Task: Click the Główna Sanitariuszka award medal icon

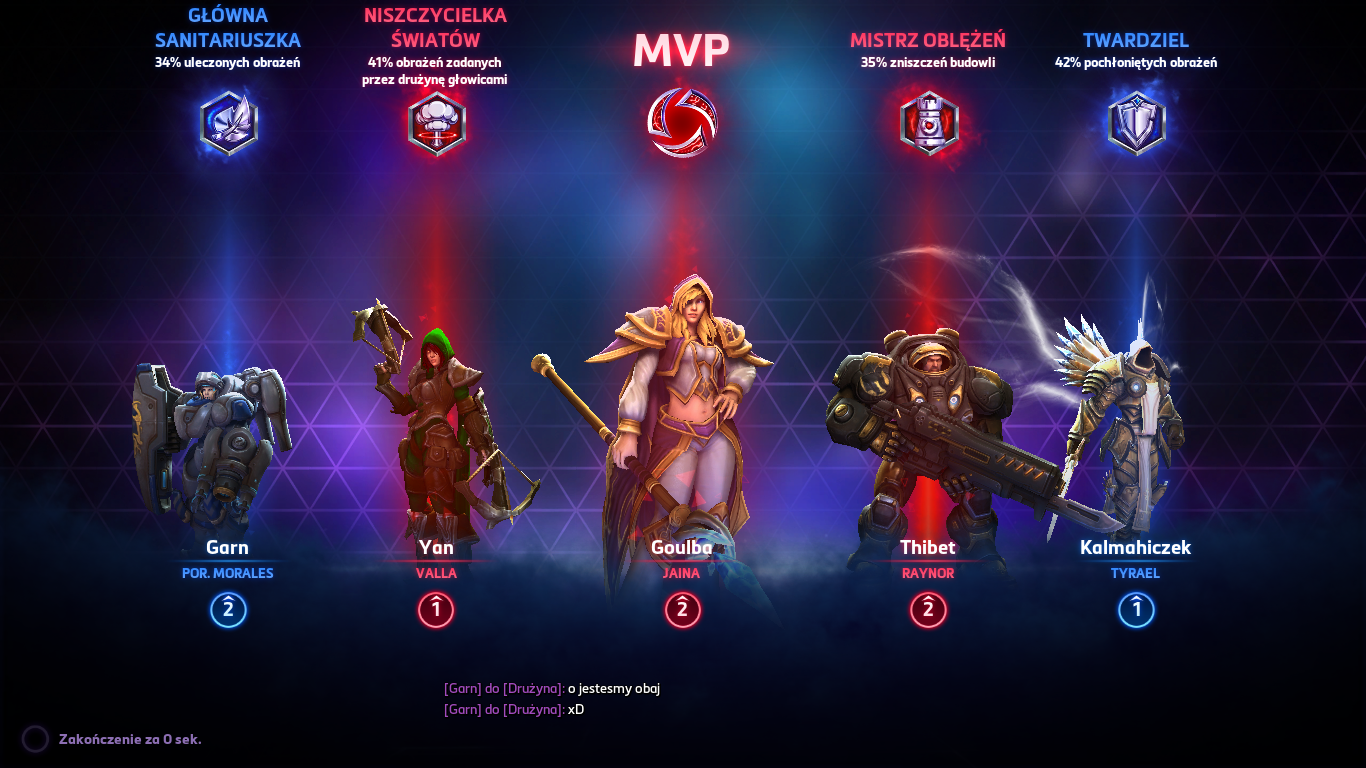Action: click(x=227, y=122)
